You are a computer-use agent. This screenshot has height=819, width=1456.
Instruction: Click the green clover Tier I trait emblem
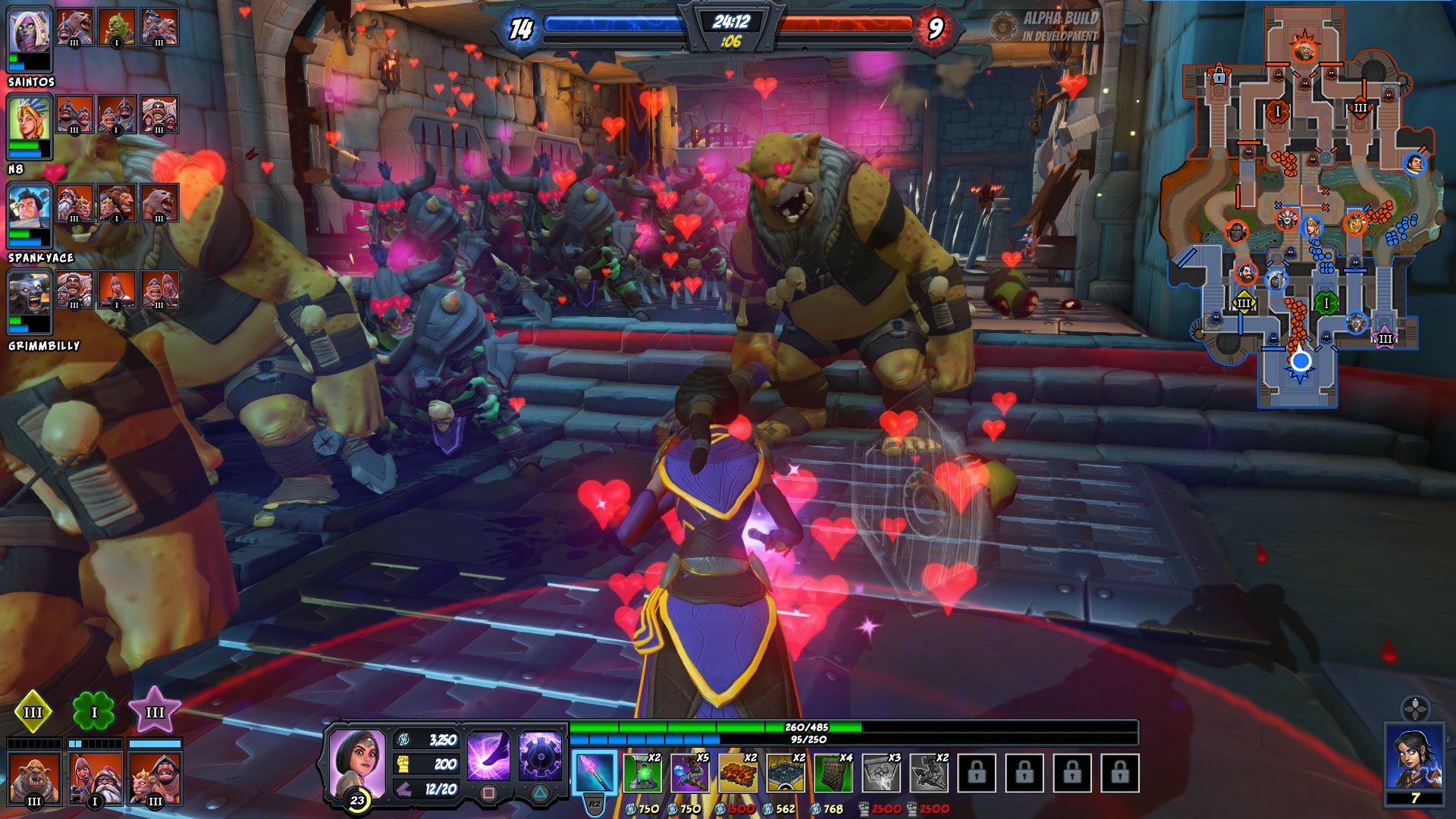(93, 711)
